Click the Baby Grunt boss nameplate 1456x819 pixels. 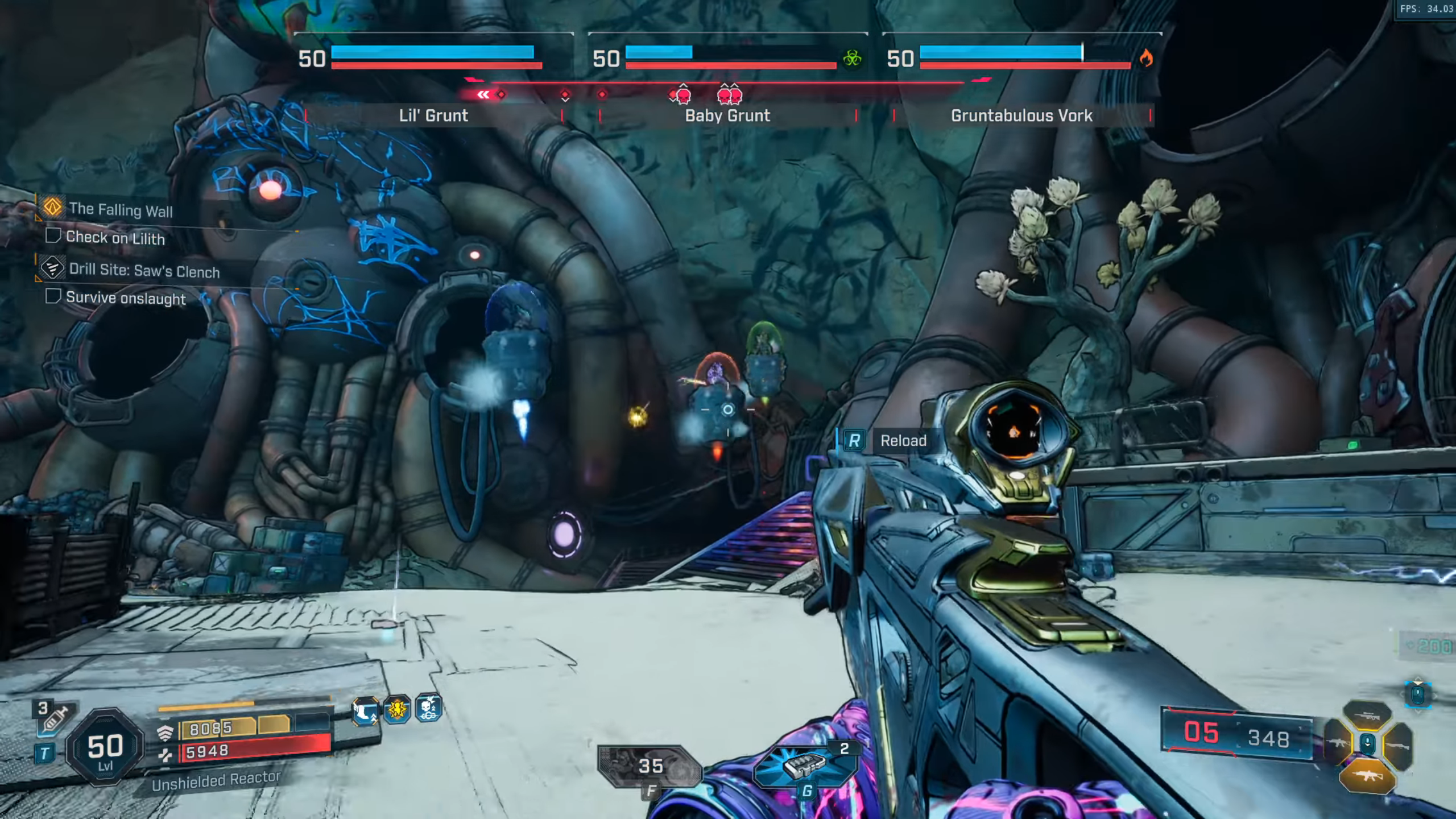click(727, 115)
